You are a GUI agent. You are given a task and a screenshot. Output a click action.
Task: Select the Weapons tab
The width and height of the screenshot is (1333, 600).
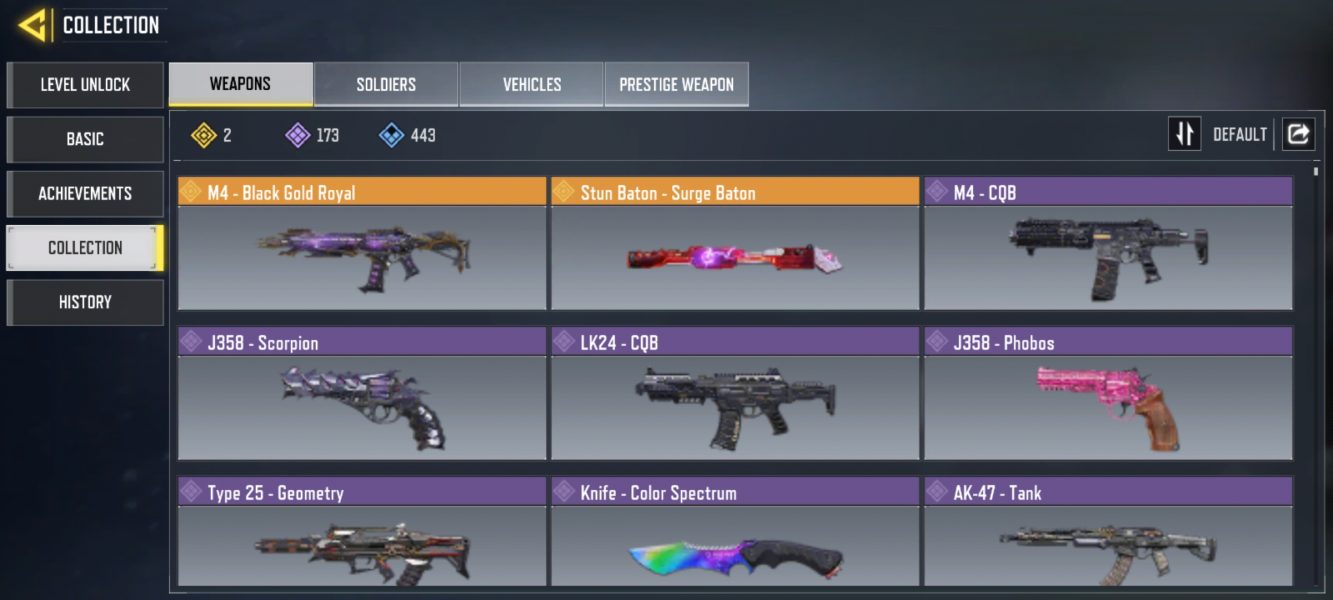pyautogui.click(x=240, y=84)
